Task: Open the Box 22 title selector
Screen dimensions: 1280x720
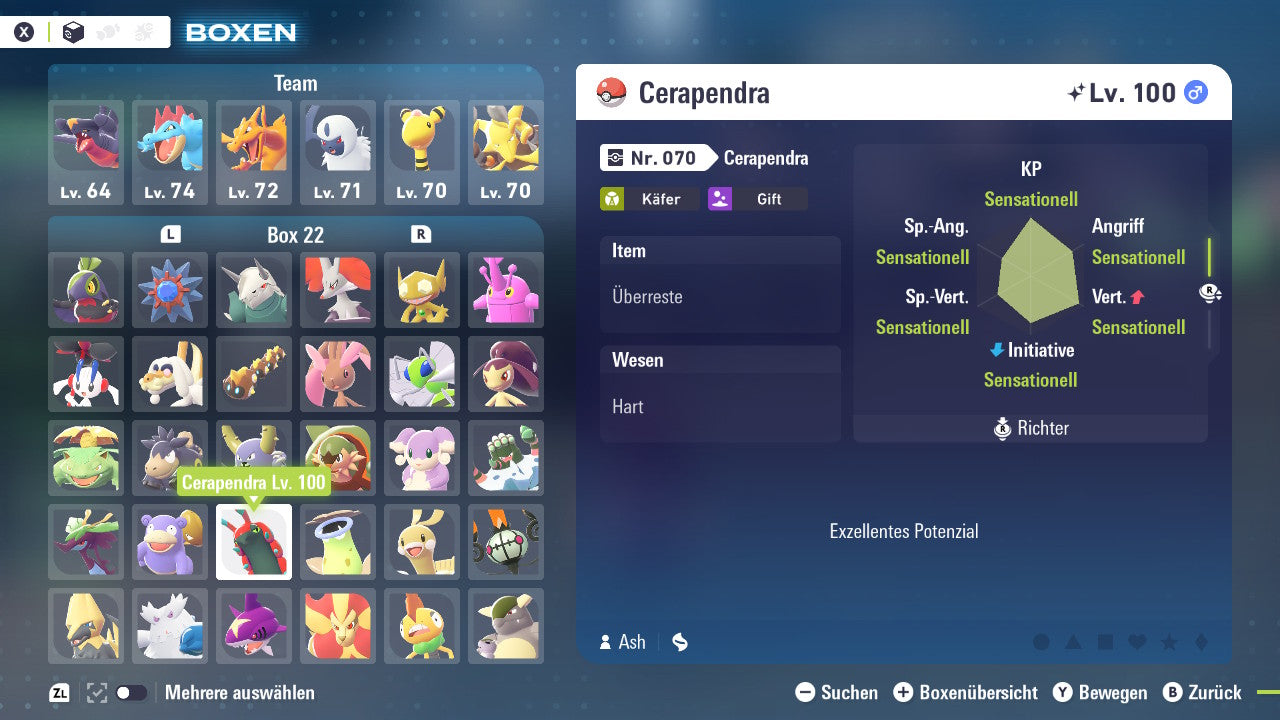Action: pos(296,235)
